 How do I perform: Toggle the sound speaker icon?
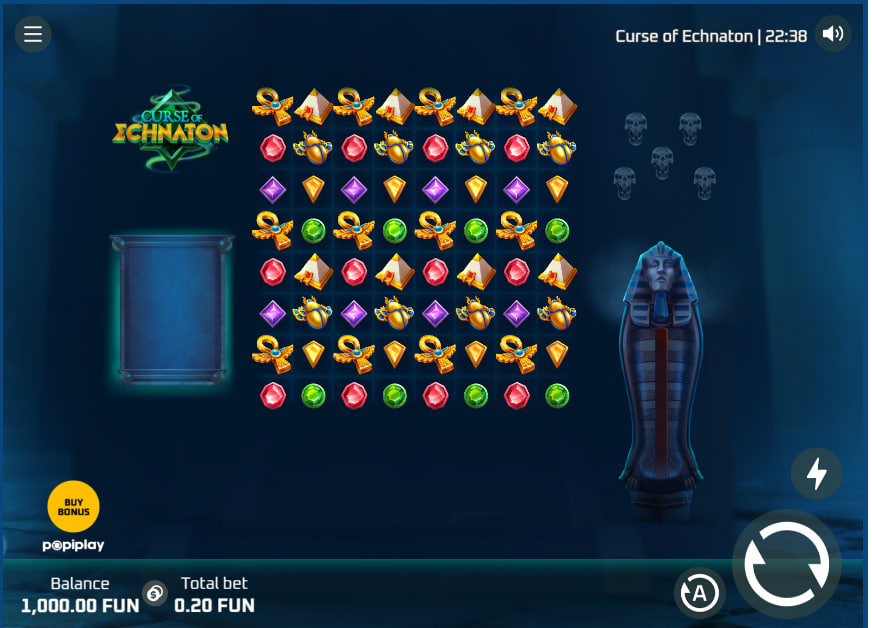pos(832,35)
